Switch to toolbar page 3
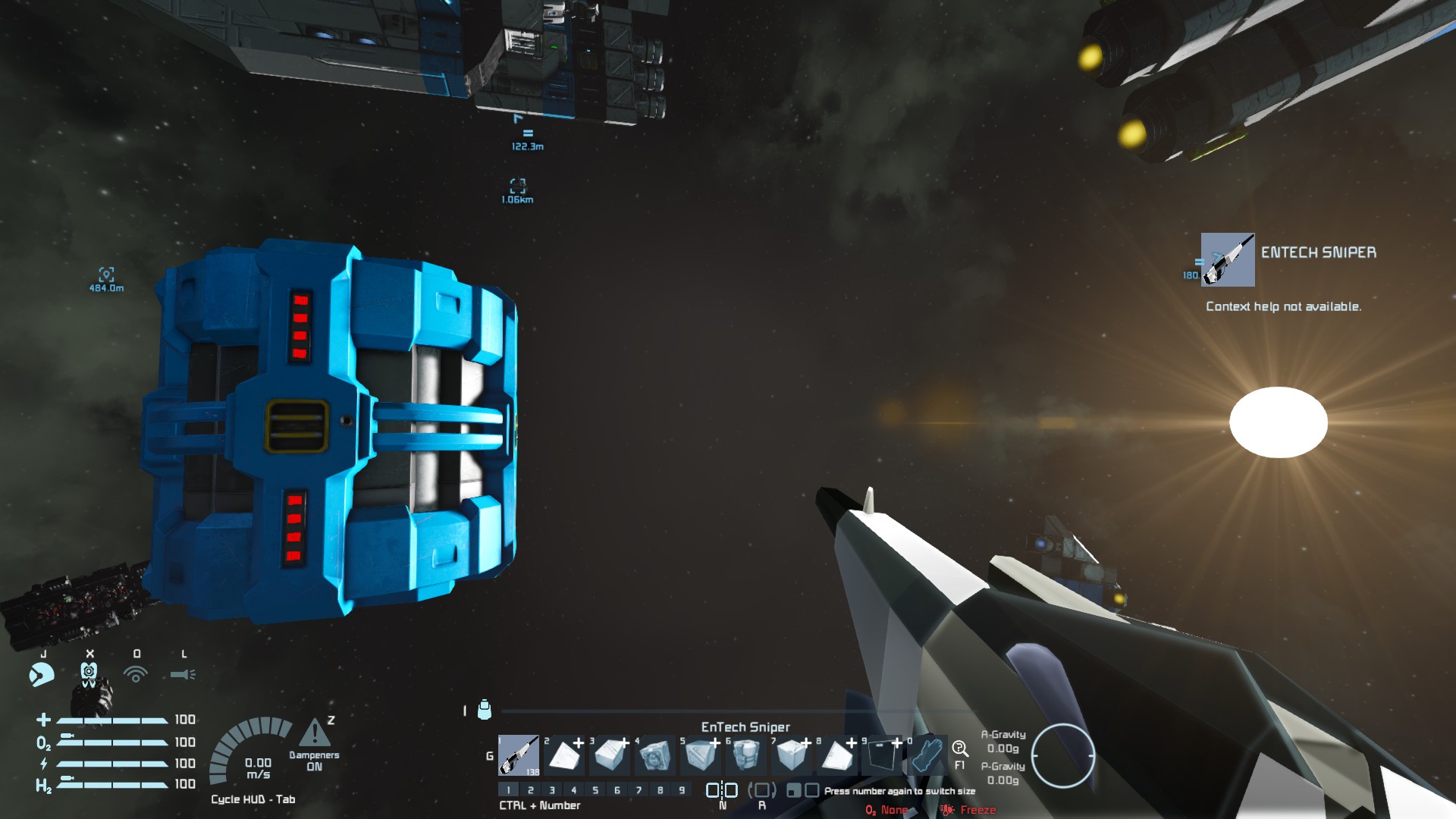Screen dimensions: 1456x819 coord(552,790)
